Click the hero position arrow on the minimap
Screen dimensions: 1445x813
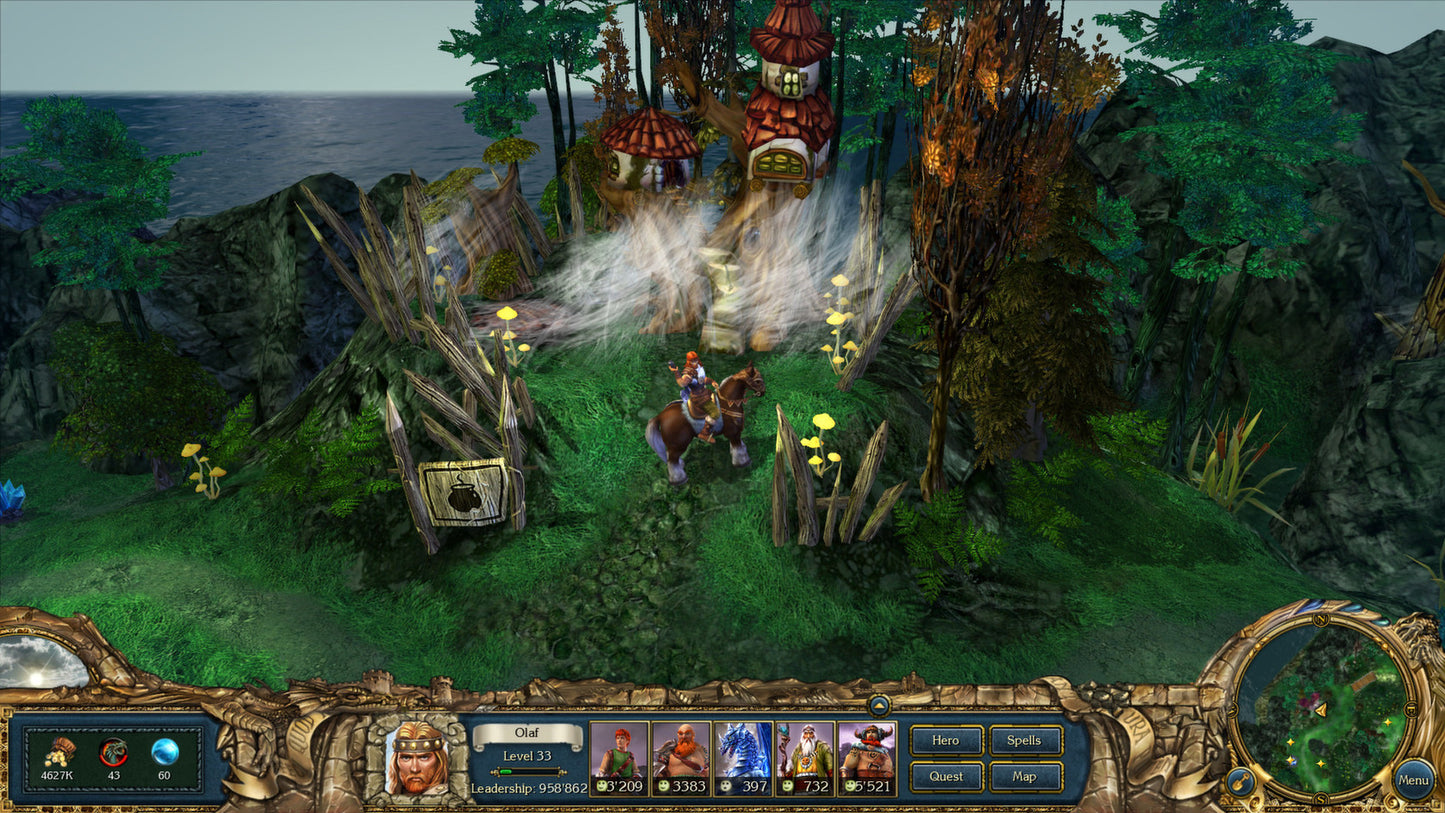(1322, 709)
